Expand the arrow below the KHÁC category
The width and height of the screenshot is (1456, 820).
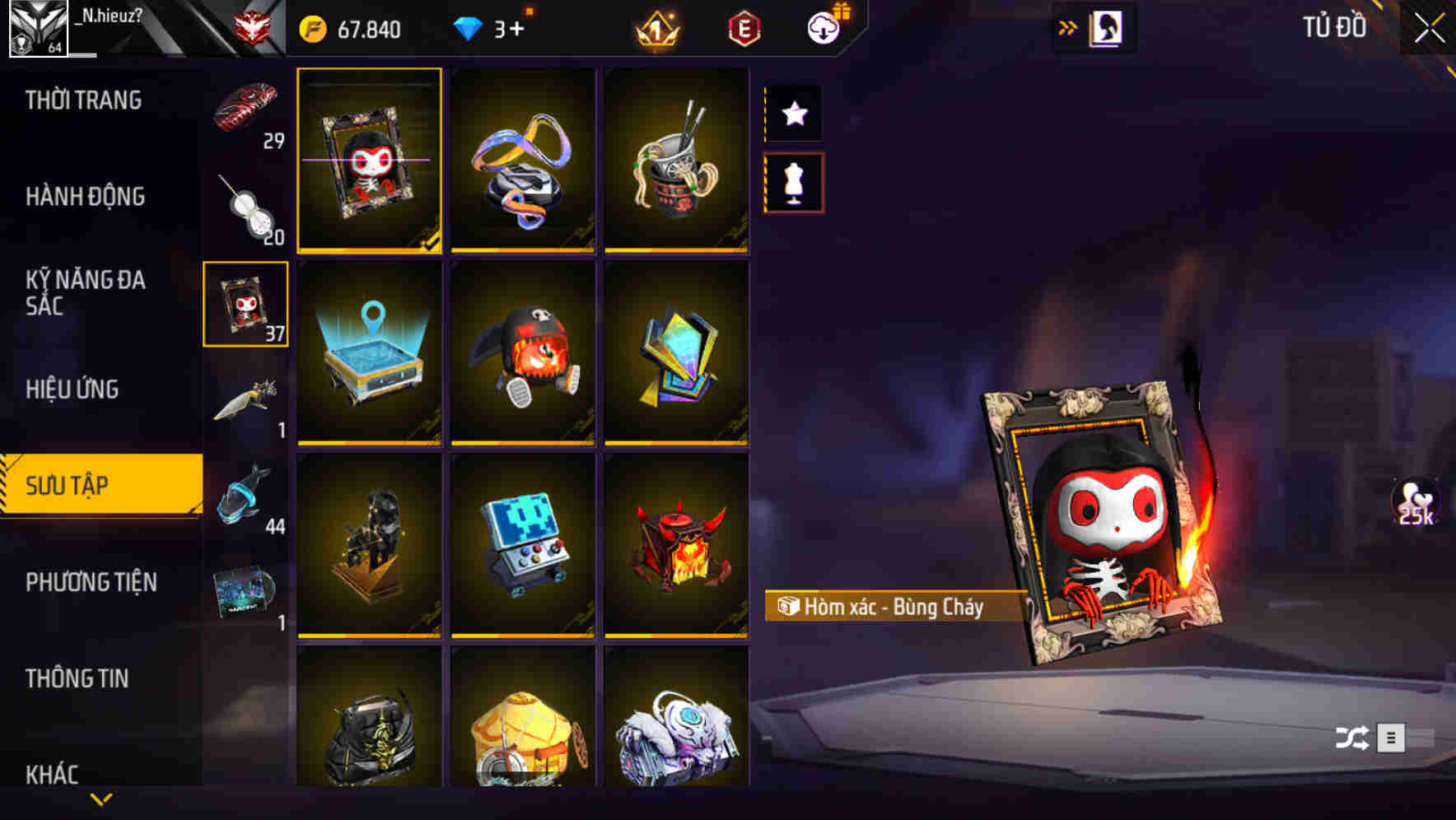(101, 800)
